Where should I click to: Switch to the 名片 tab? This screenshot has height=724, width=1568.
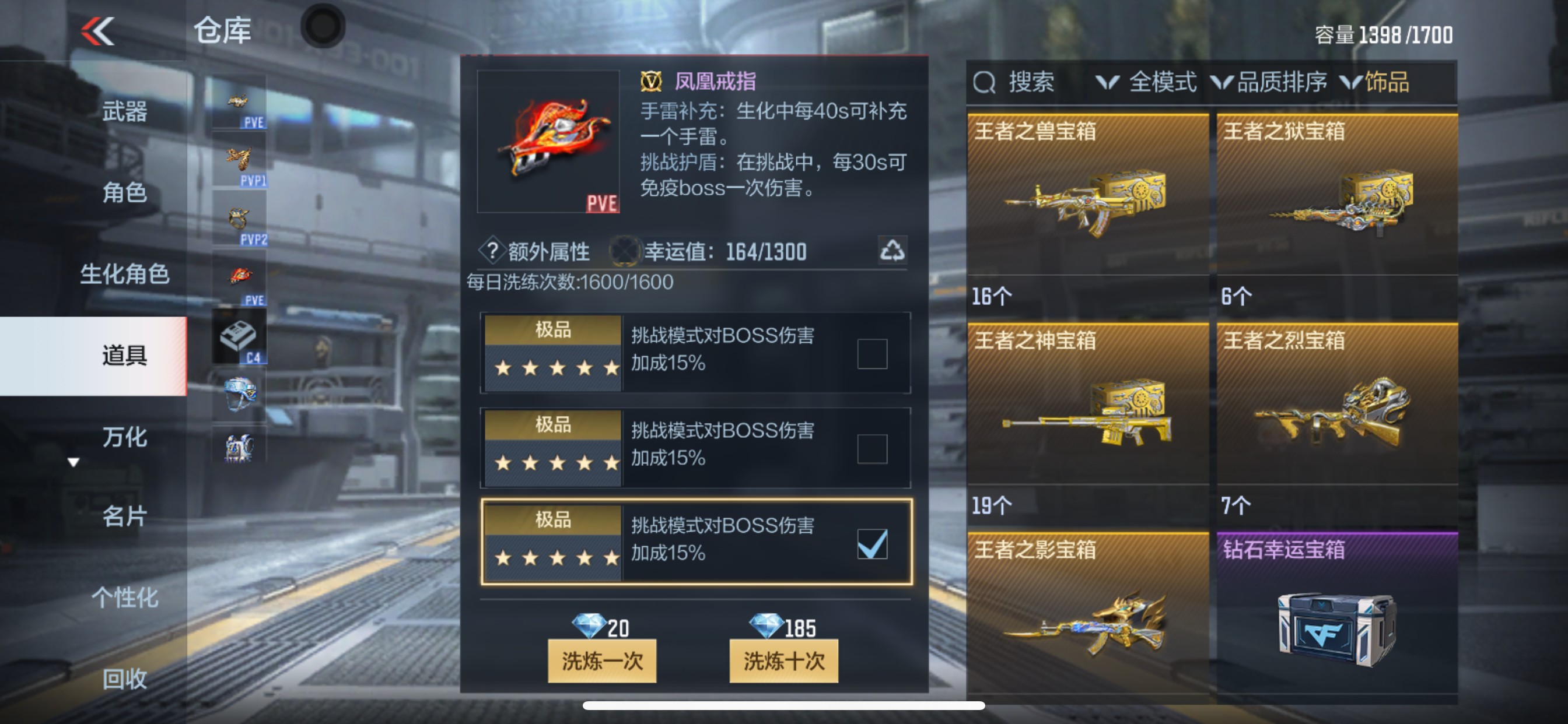coord(123,518)
